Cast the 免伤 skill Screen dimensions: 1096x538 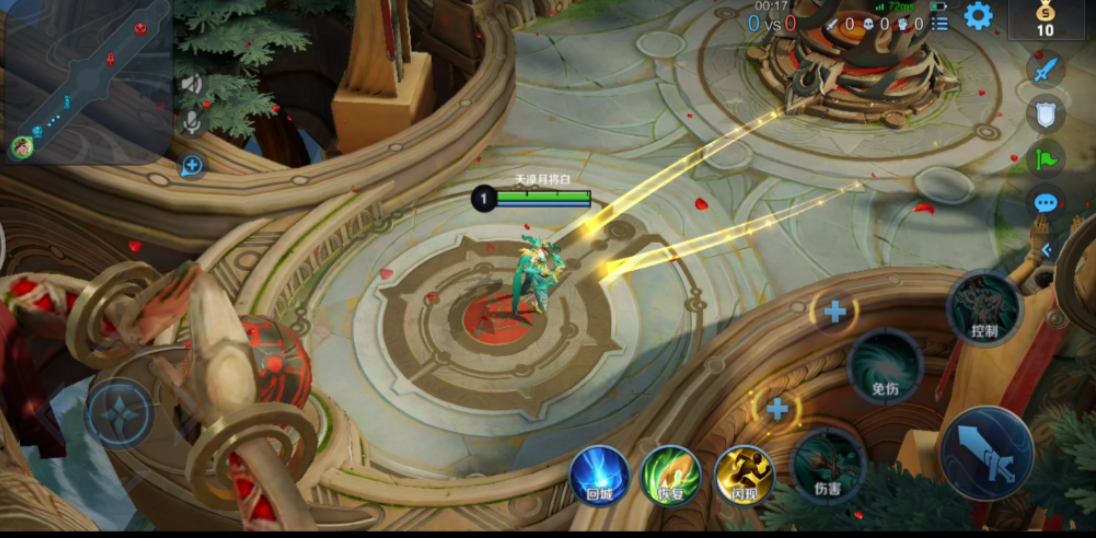pos(885,367)
